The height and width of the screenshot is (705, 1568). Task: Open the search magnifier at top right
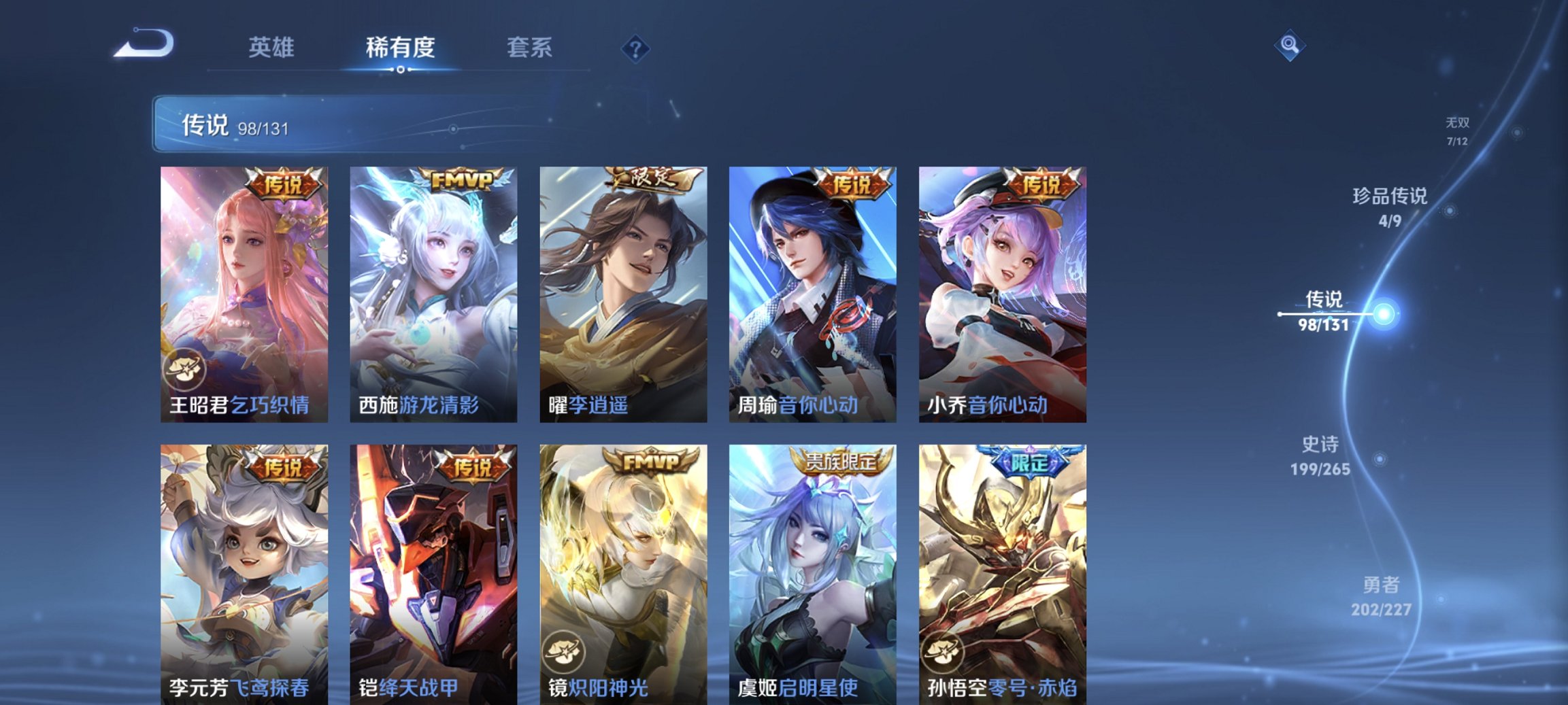[1291, 44]
